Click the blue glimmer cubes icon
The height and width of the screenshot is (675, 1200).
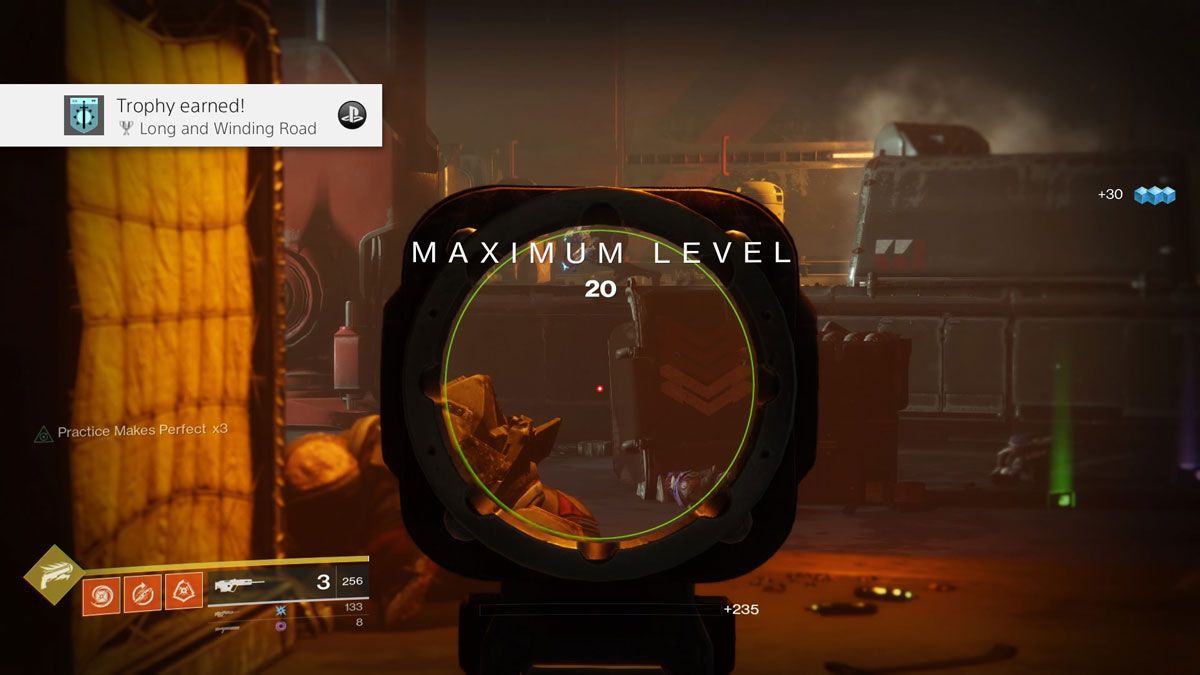tap(1154, 195)
